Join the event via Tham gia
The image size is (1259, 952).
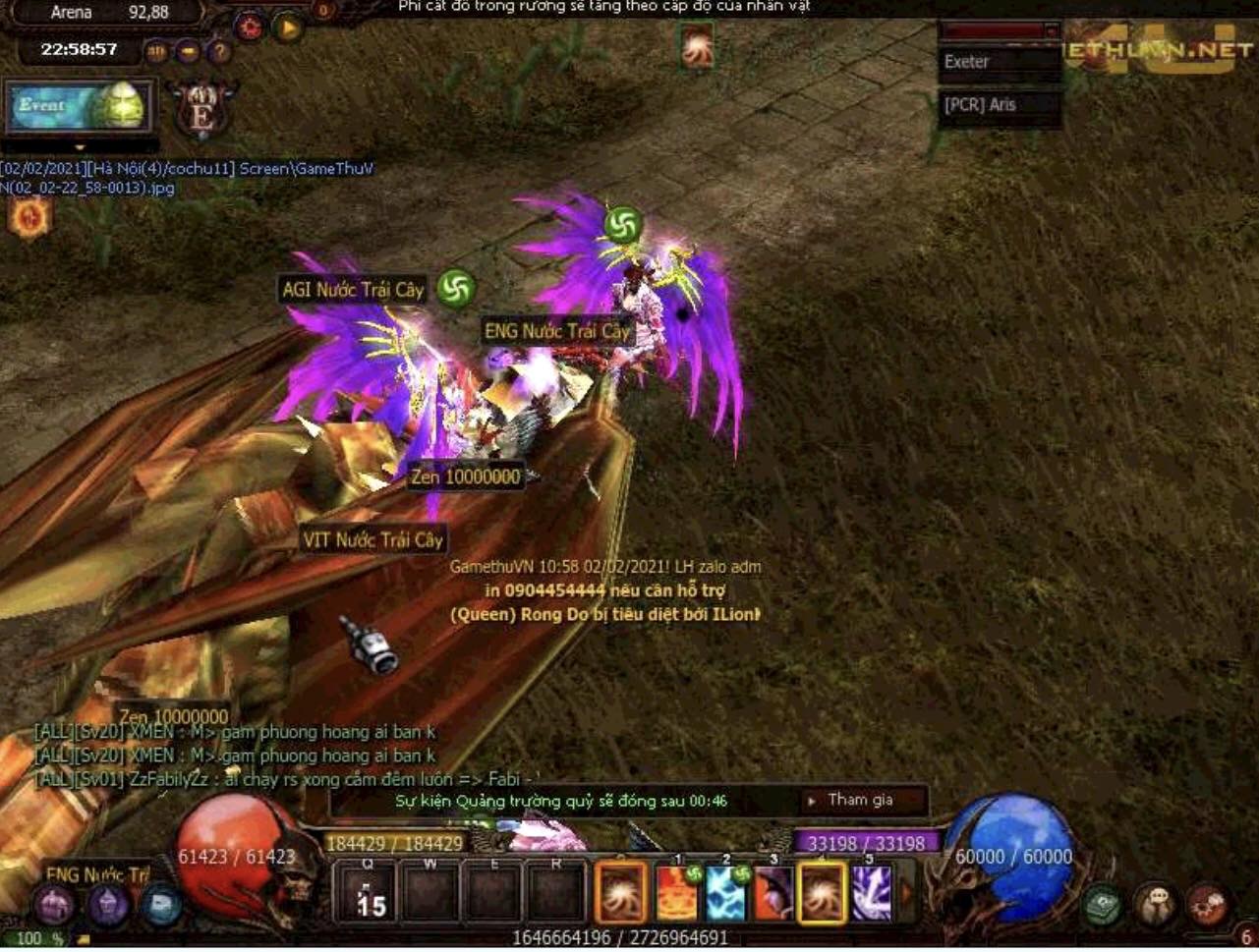tap(859, 800)
